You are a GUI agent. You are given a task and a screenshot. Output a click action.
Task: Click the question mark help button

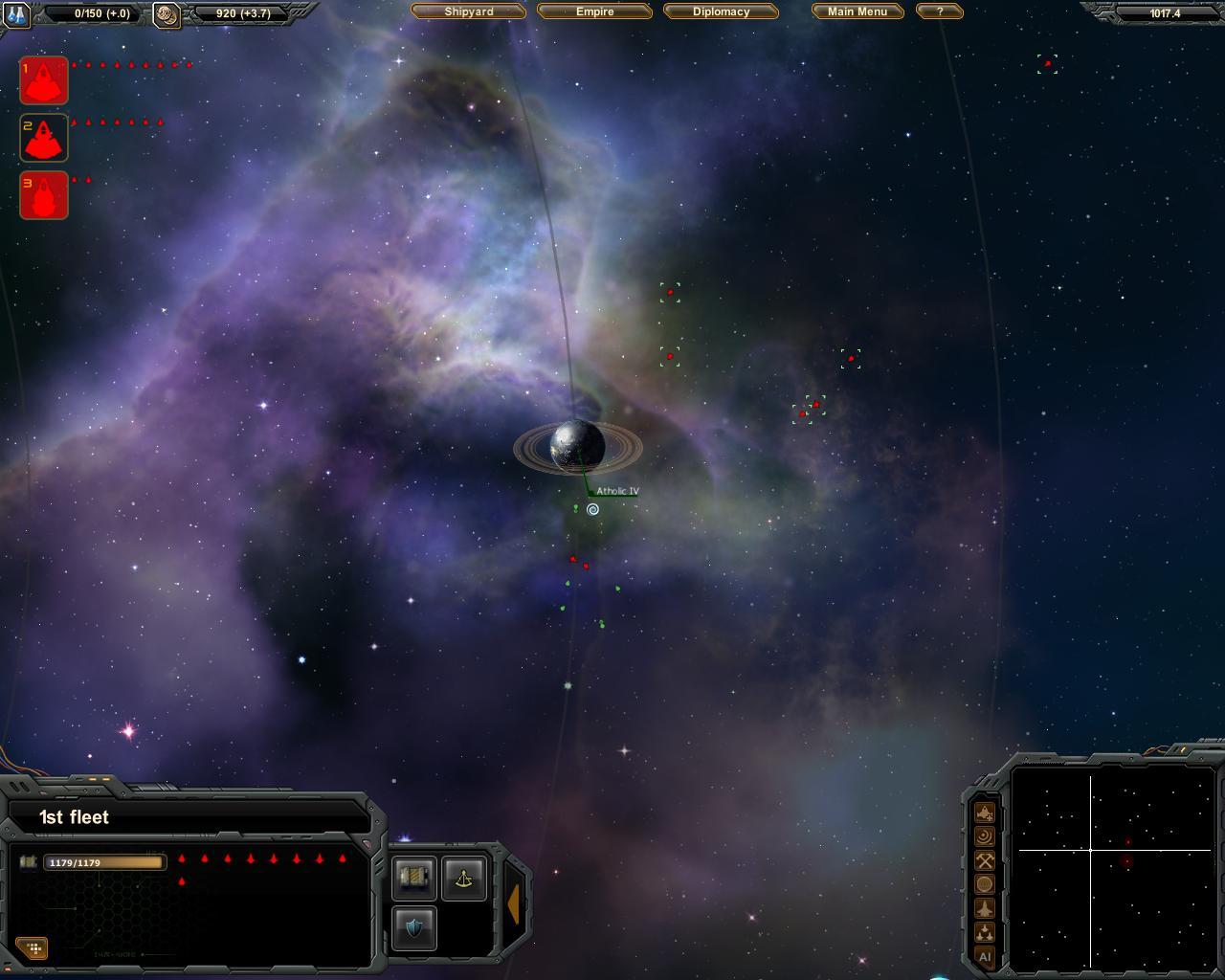[x=939, y=11]
